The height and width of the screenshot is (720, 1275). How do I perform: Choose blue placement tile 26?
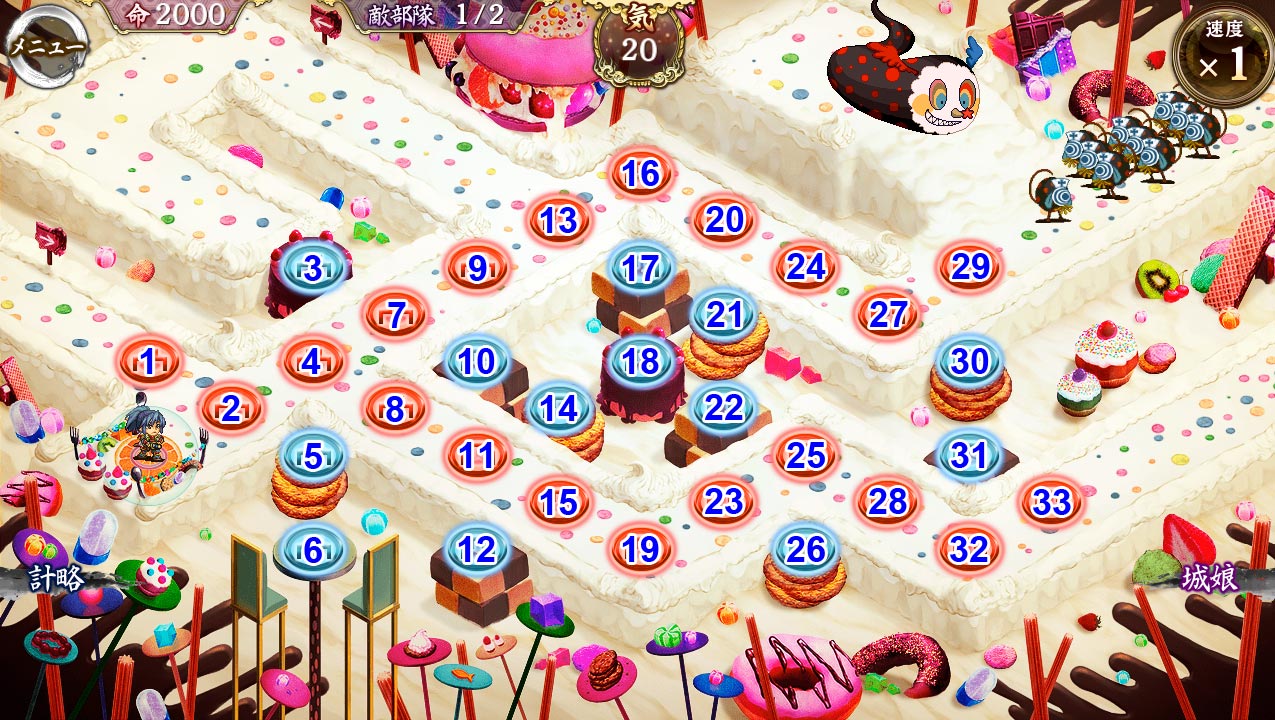coord(805,549)
